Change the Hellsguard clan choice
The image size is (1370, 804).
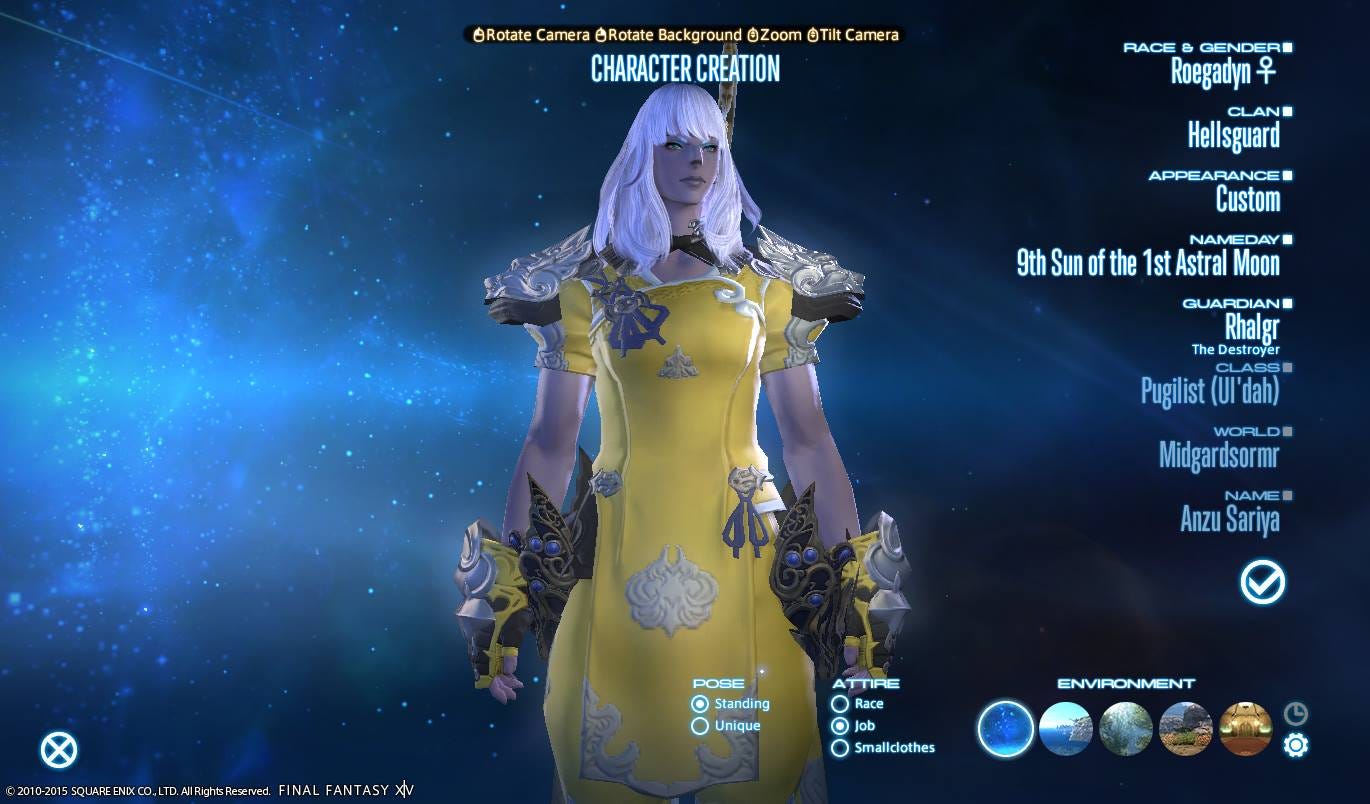tap(1233, 134)
